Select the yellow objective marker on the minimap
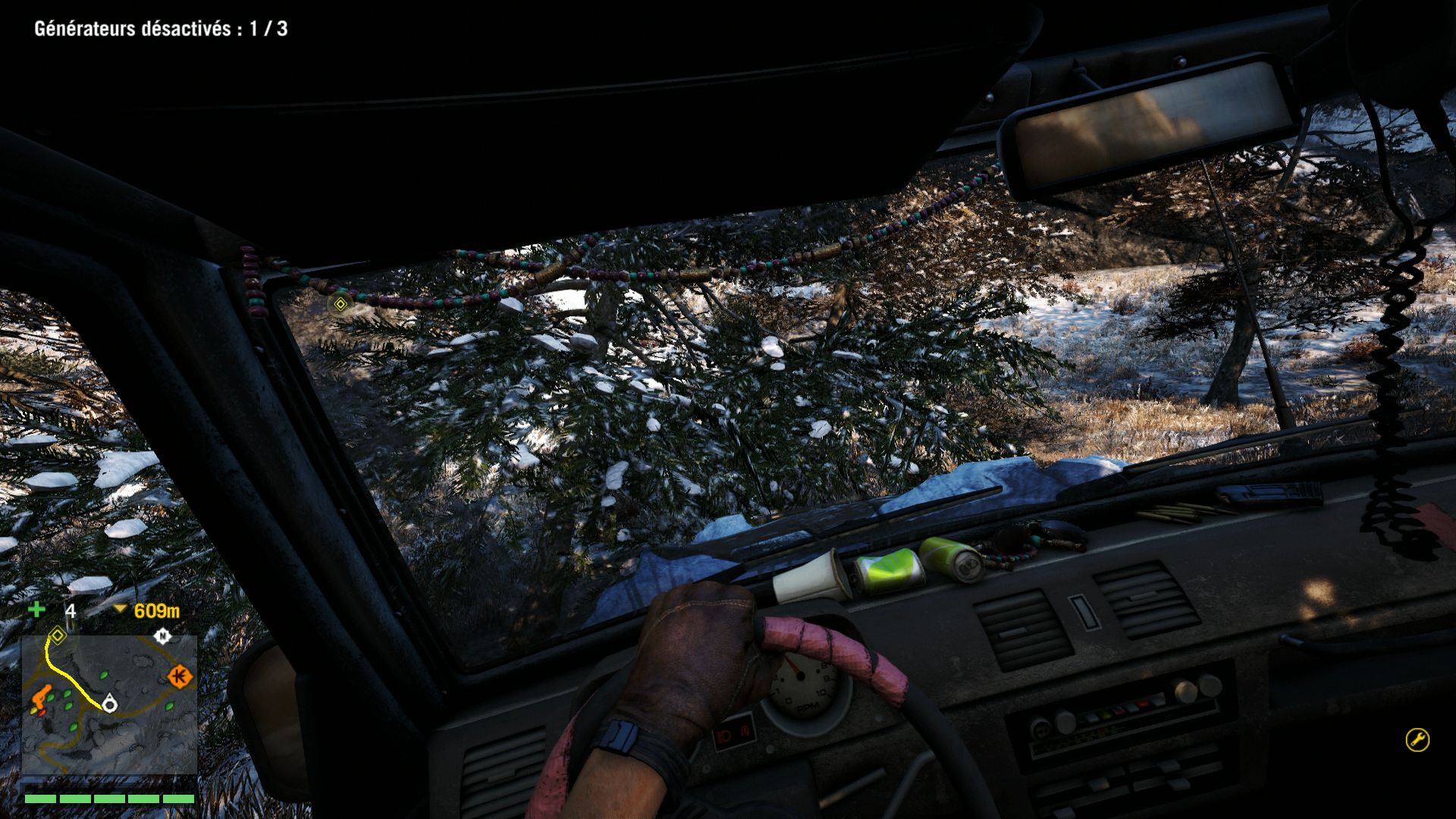This screenshot has height=819, width=1456. coord(57,635)
